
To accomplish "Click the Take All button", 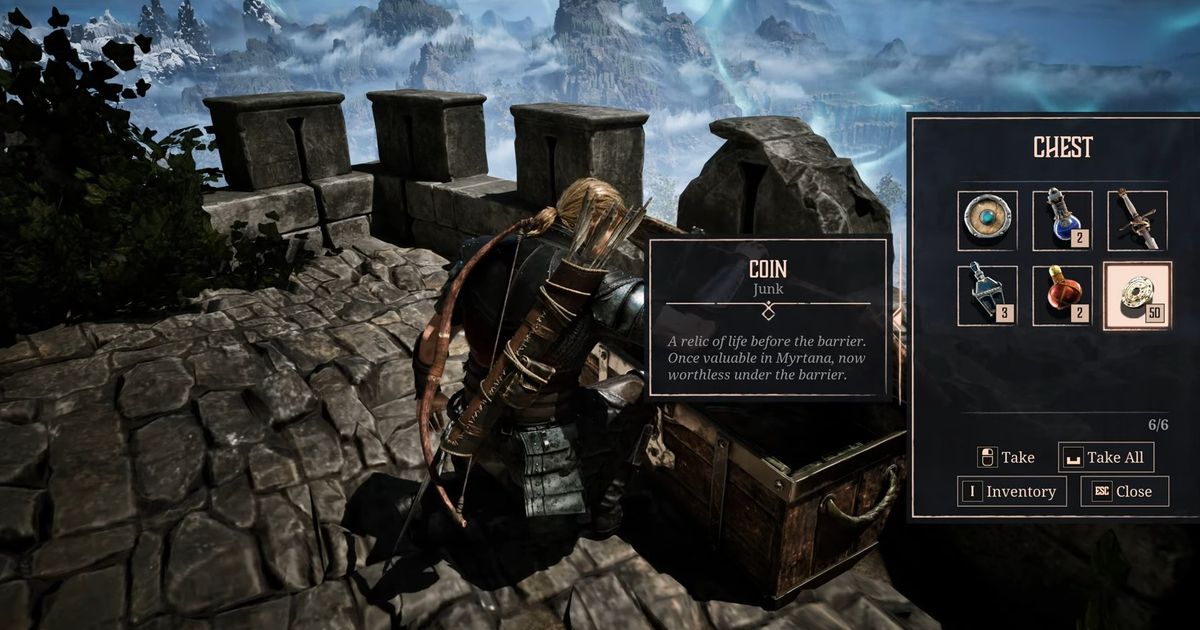I will tap(1106, 457).
